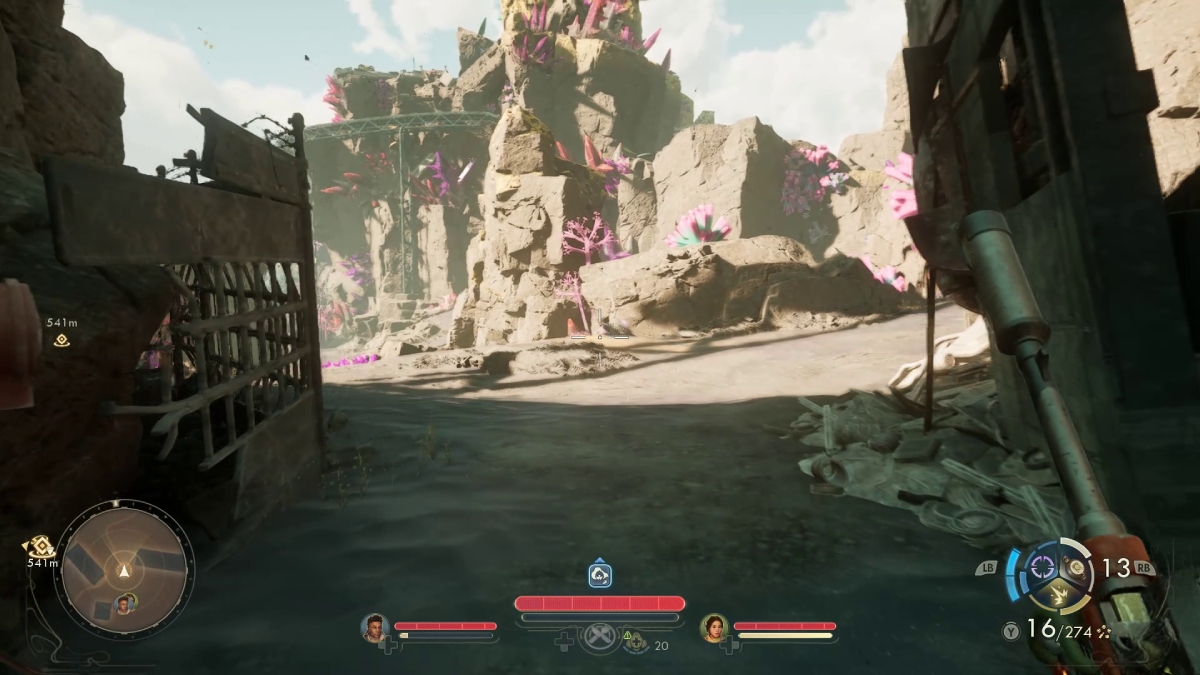
Task: Activate the purple crosshair ability
Action: point(1043,567)
